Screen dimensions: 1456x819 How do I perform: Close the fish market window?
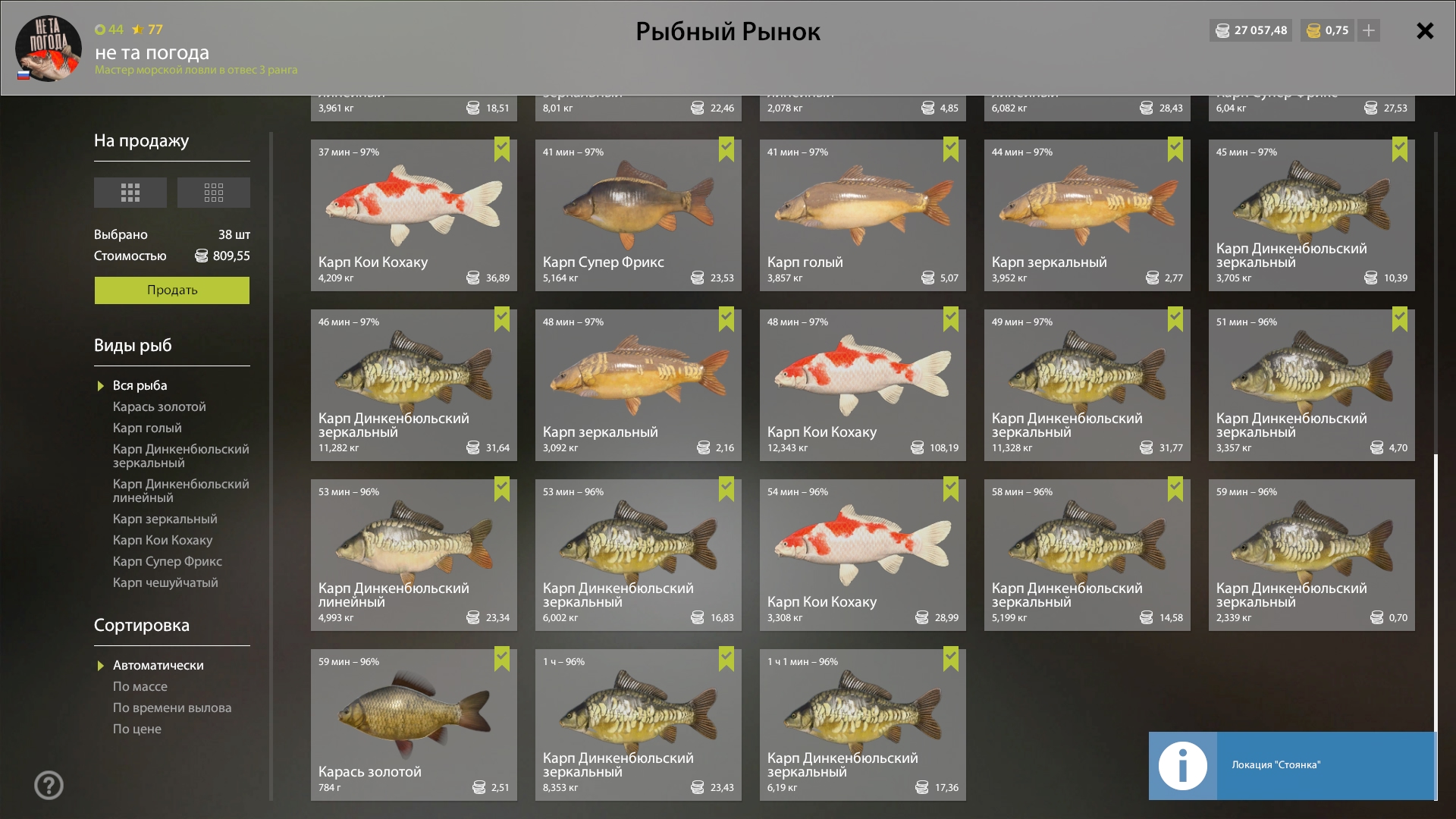click(1425, 31)
